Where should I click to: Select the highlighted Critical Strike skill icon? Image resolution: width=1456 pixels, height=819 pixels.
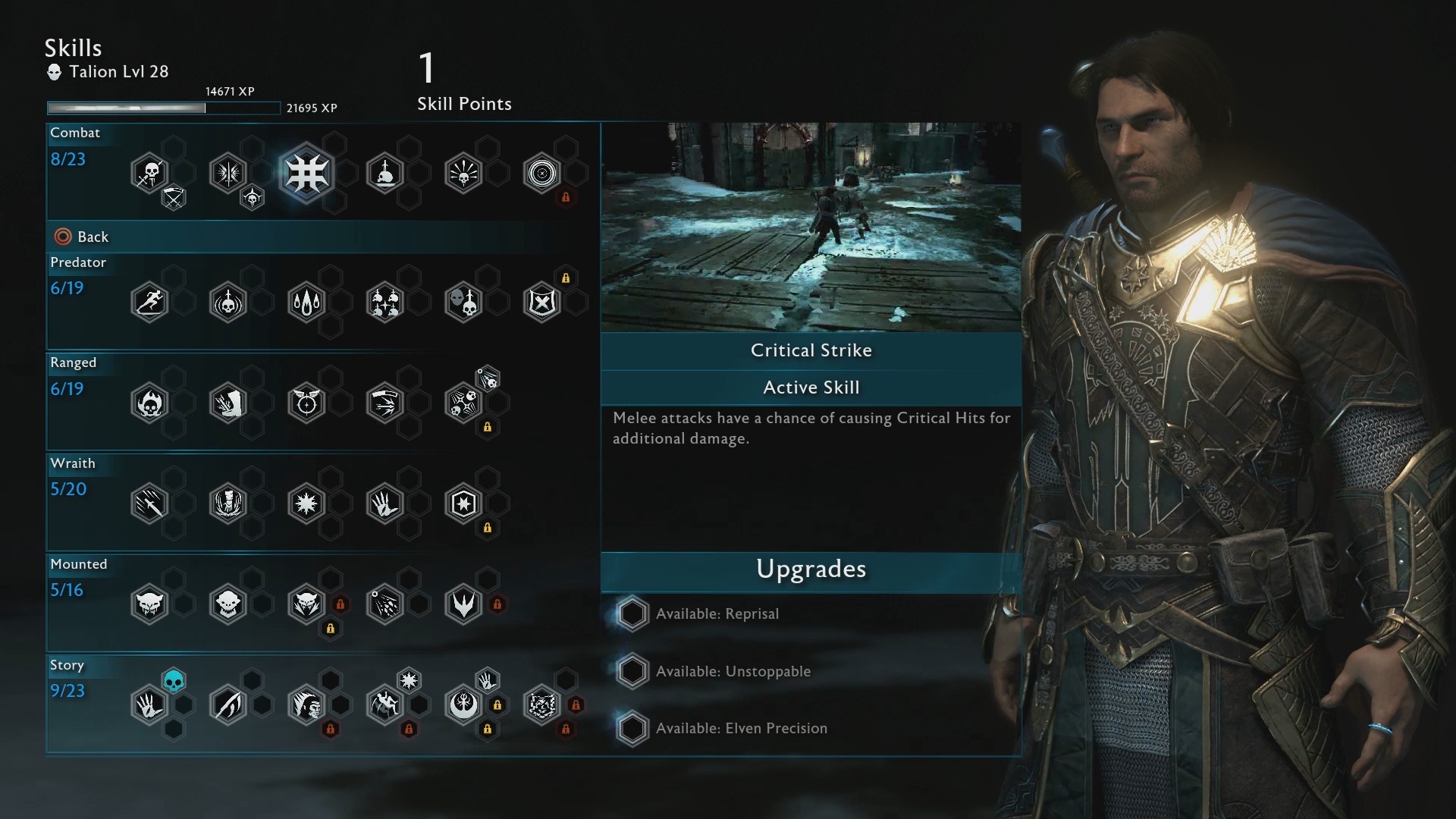(x=306, y=173)
